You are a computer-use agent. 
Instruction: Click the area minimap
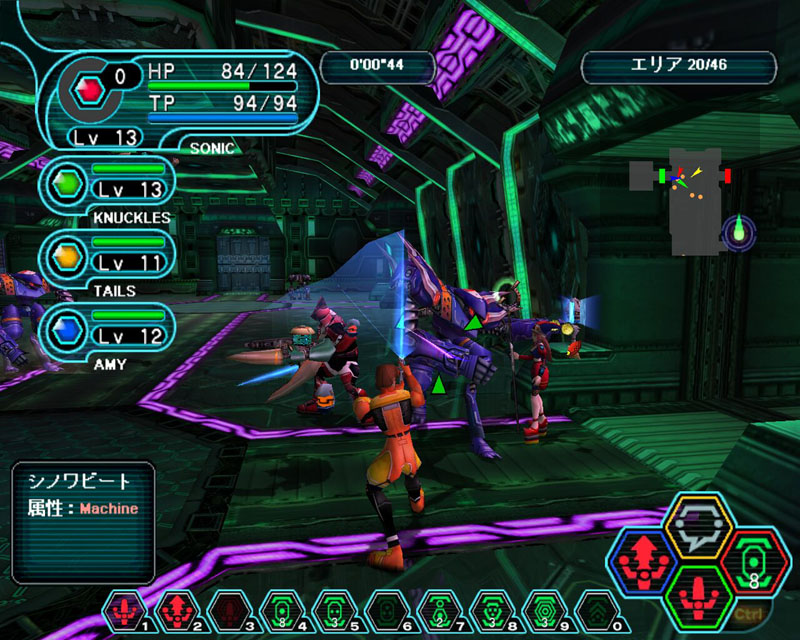coord(691,200)
